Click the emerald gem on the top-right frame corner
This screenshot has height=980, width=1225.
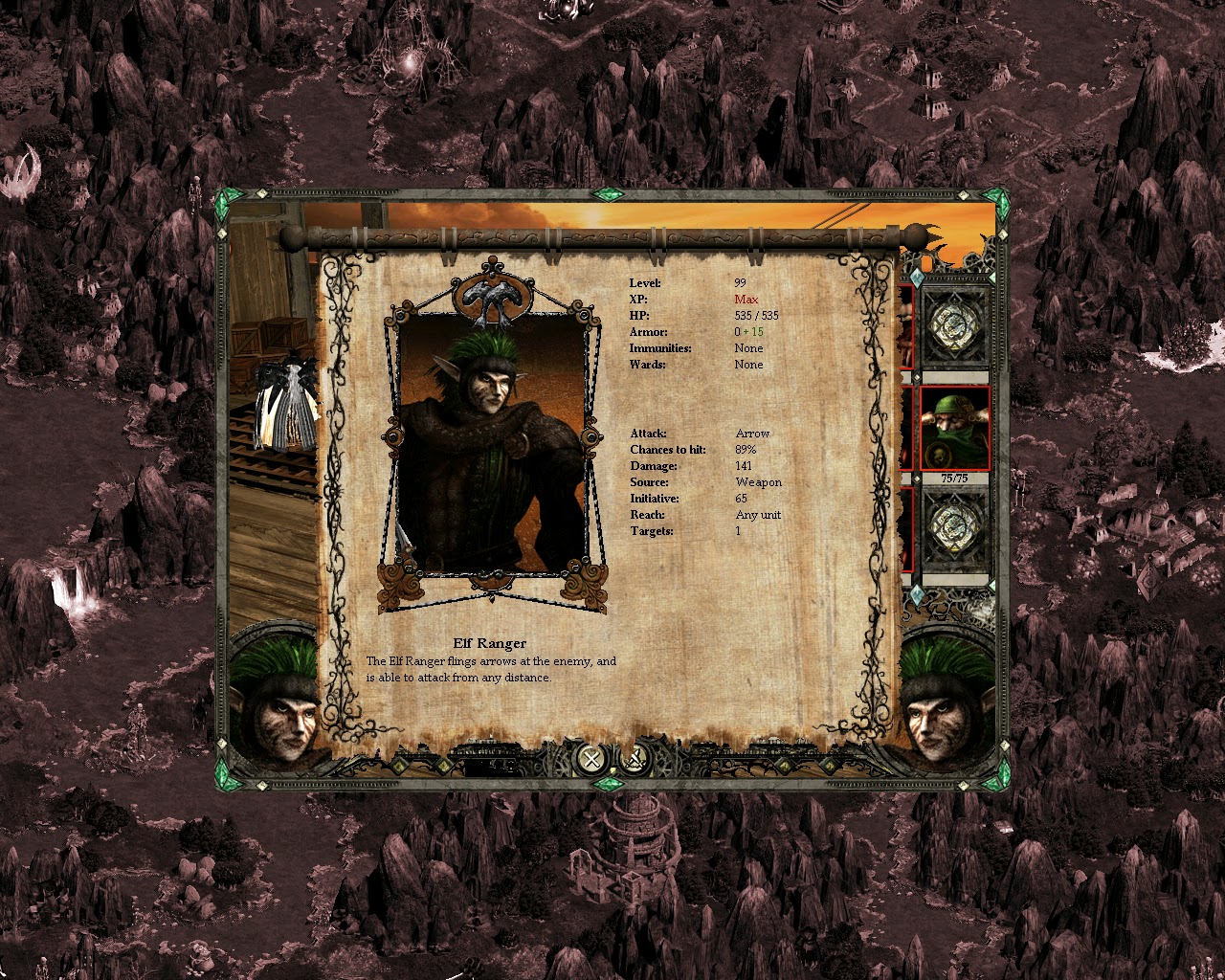click(x=998, y=197)
